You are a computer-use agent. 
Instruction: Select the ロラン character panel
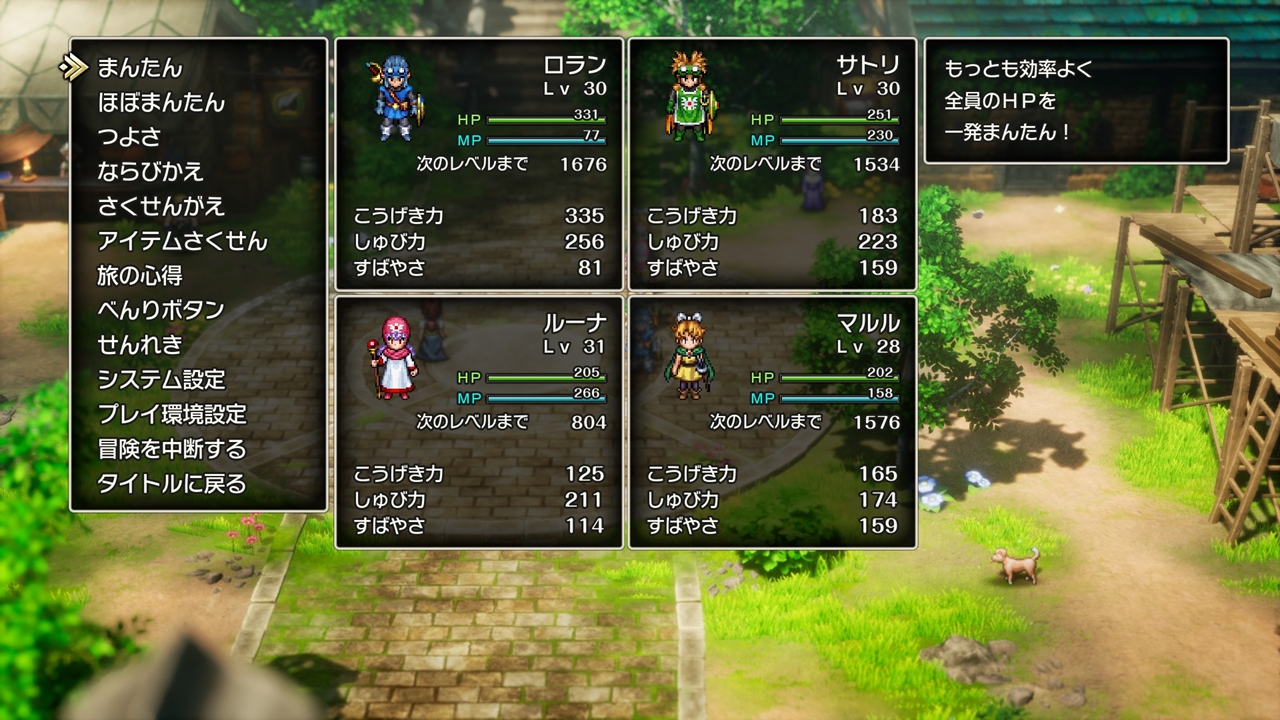(x=479, y=164)
